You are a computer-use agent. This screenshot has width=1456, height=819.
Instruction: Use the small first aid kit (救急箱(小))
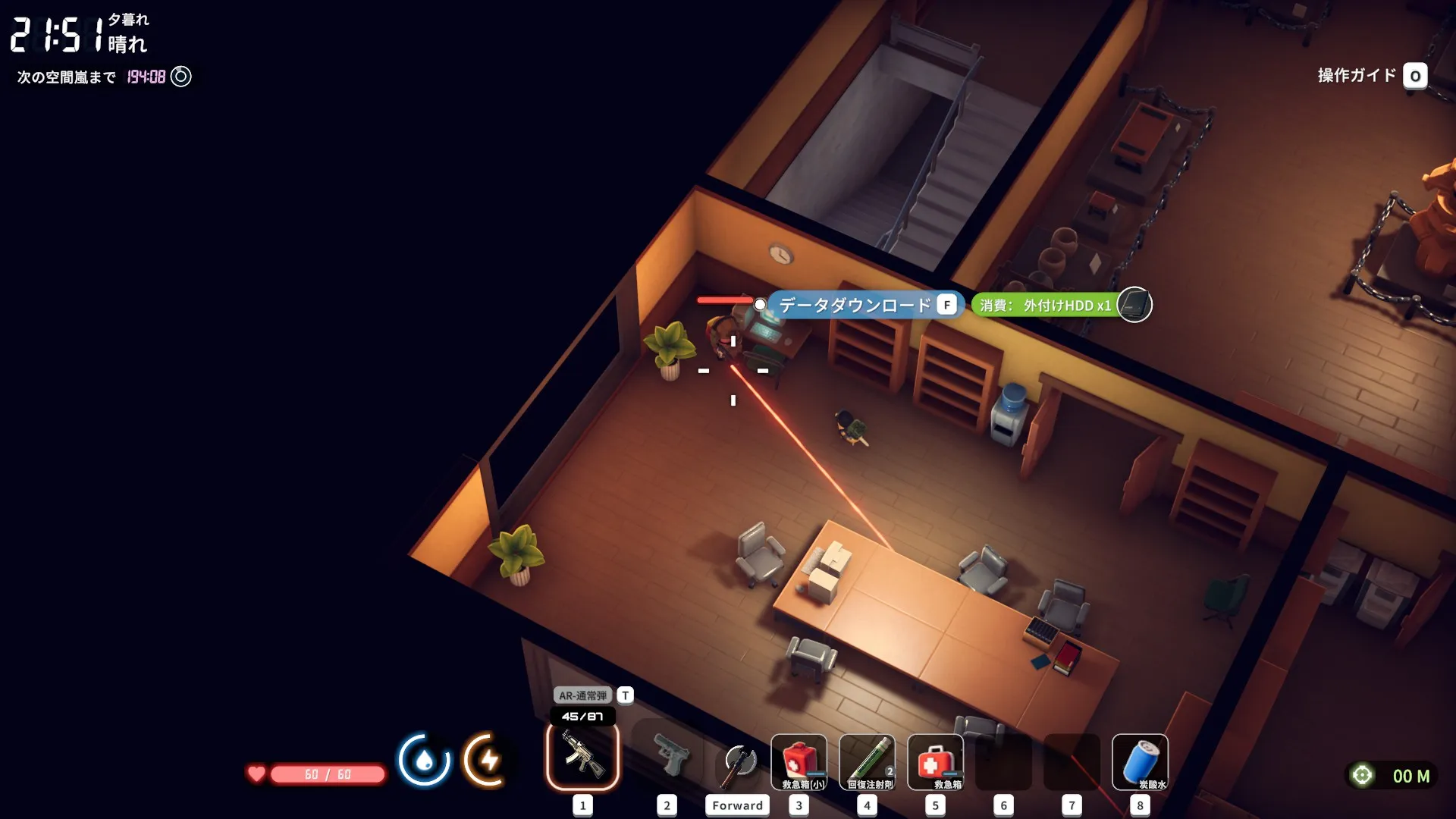[x=799, y=762]
